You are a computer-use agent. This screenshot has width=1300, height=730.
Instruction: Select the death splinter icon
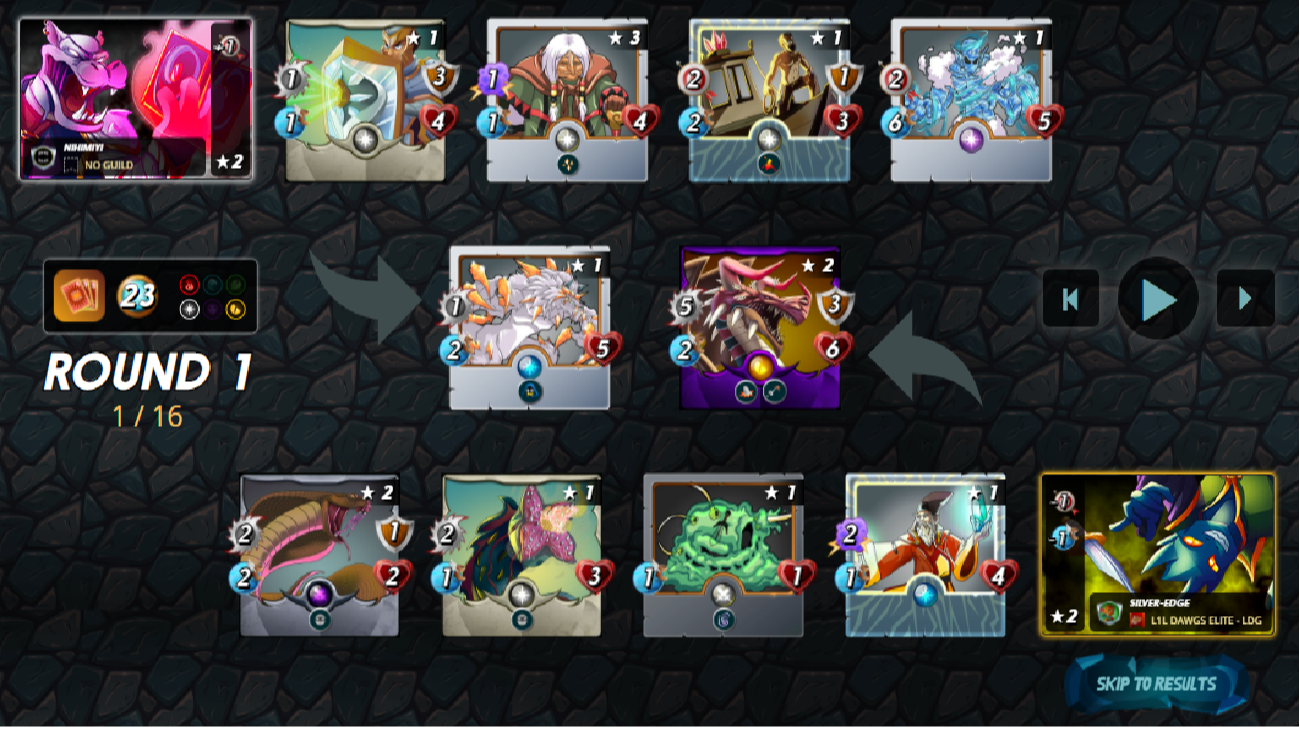coord(212,308)
